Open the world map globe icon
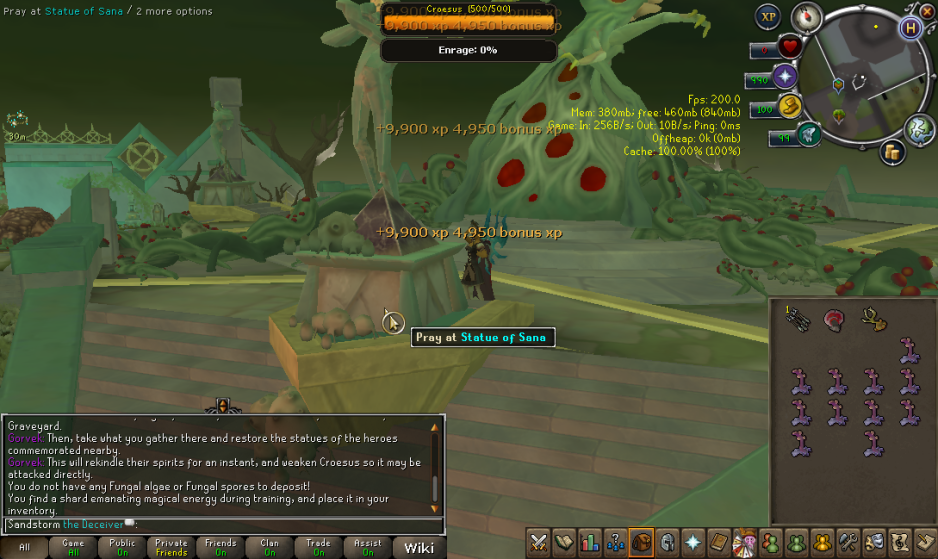 pyautogui.click(x=919, y=128)
